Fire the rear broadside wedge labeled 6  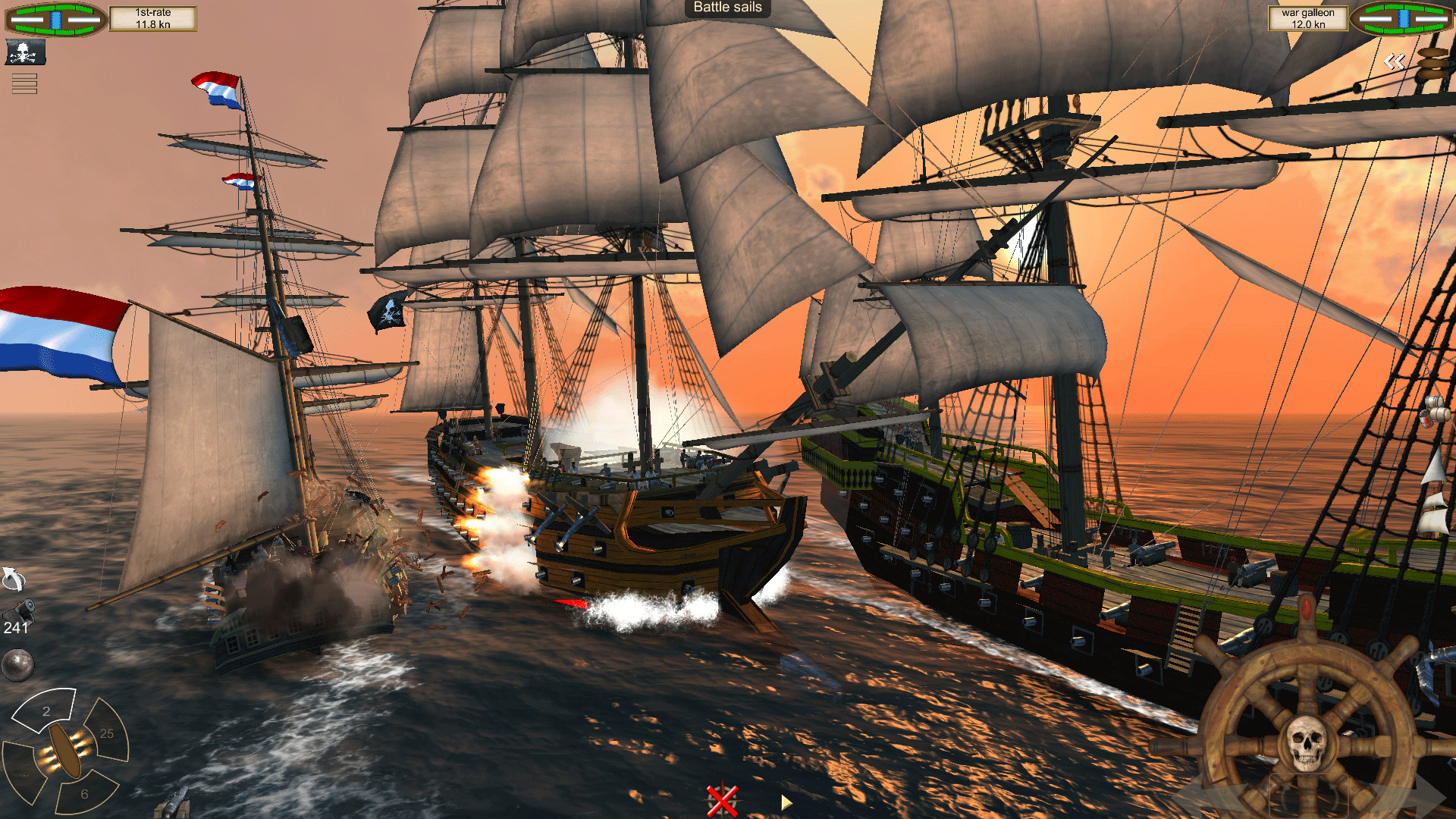tap(83, 792)
